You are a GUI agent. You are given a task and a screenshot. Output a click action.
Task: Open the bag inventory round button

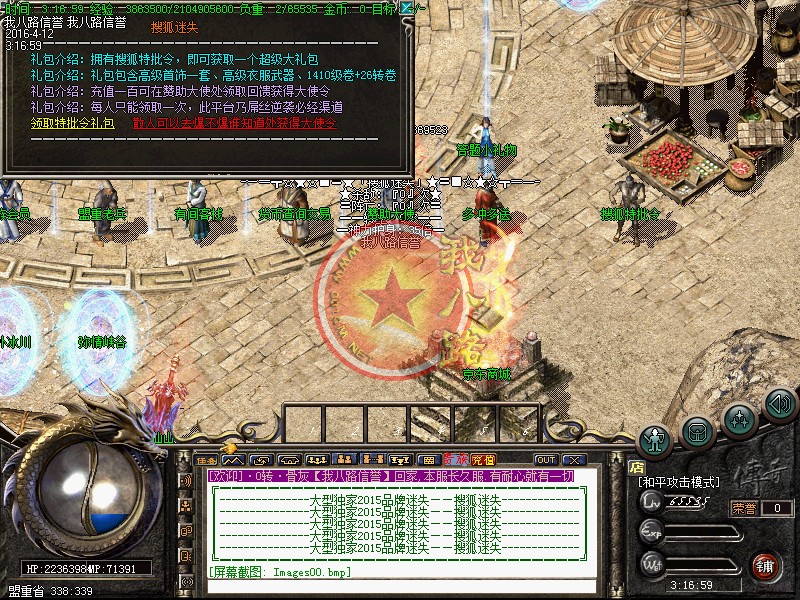[697, 430]
